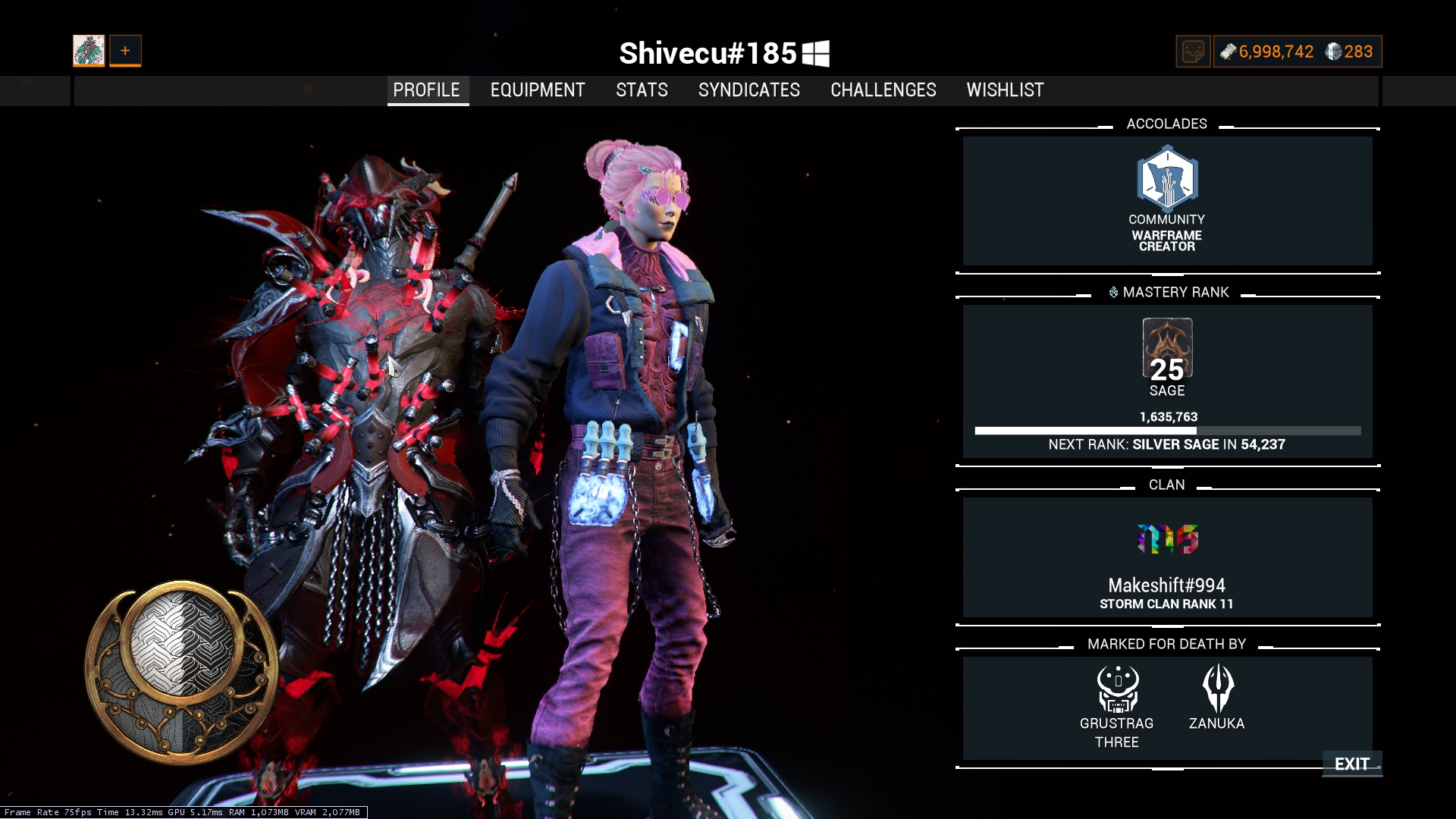Image resolution: width=1456 pixels, height=819 pixels.
Task: View the Wishlist tab
Action: tap(1005, 90)
